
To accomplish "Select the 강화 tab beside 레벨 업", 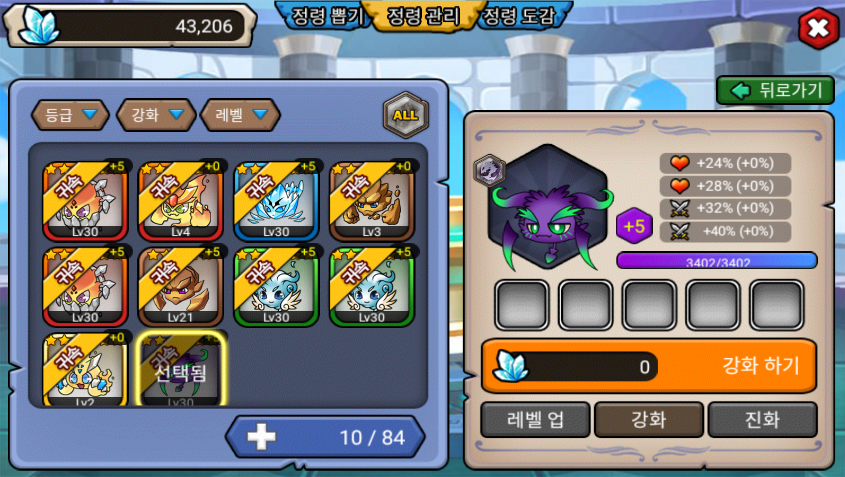I will (x=649, y=420).
